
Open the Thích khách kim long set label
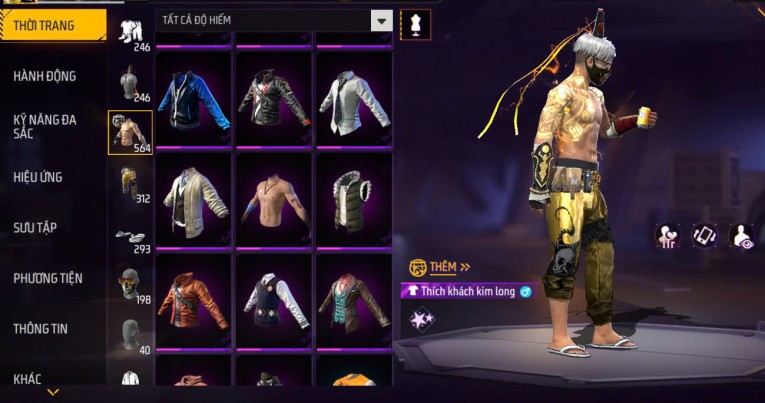(468, 291)
